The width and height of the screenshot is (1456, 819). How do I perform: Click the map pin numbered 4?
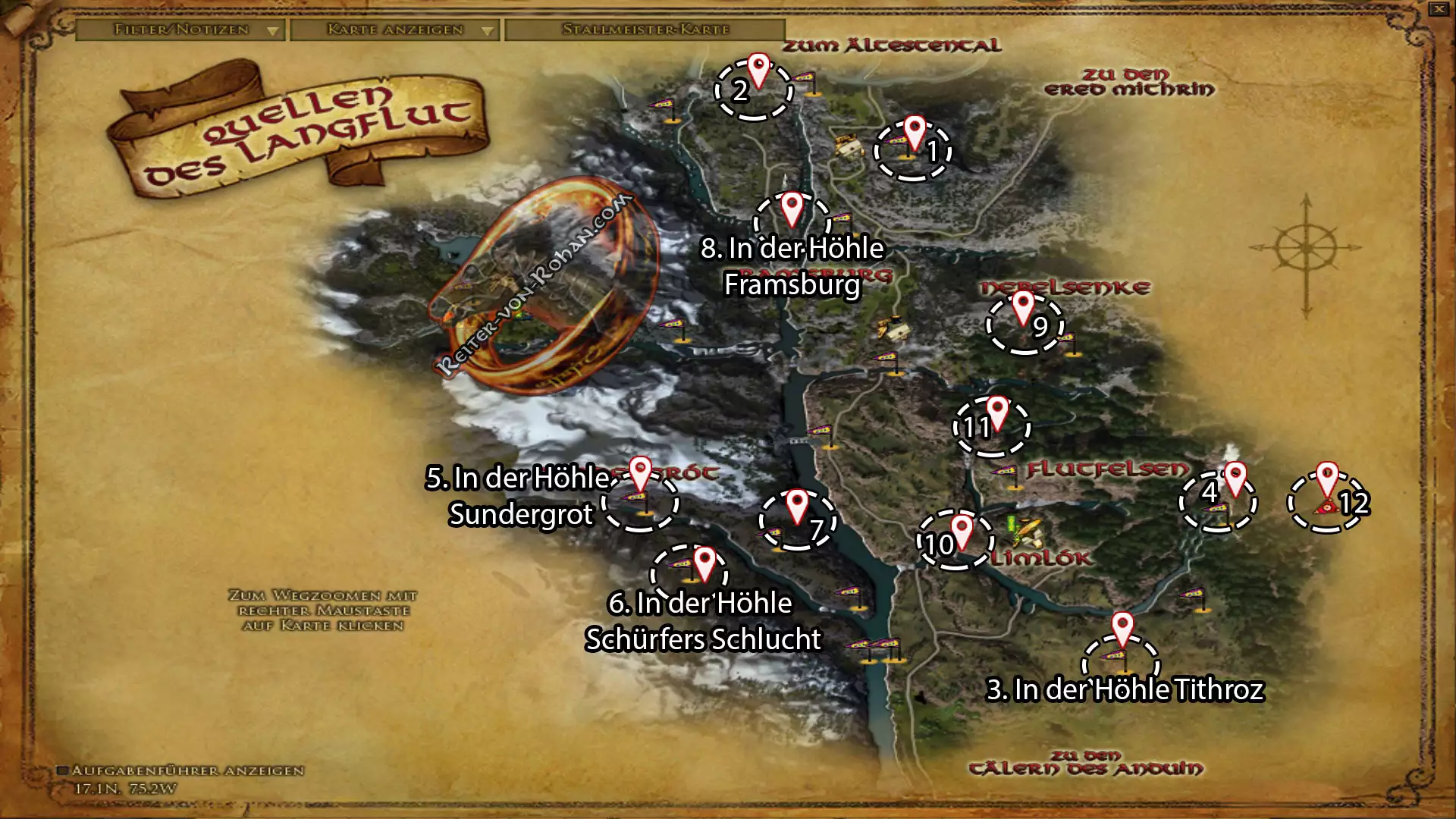[1235, 476]
